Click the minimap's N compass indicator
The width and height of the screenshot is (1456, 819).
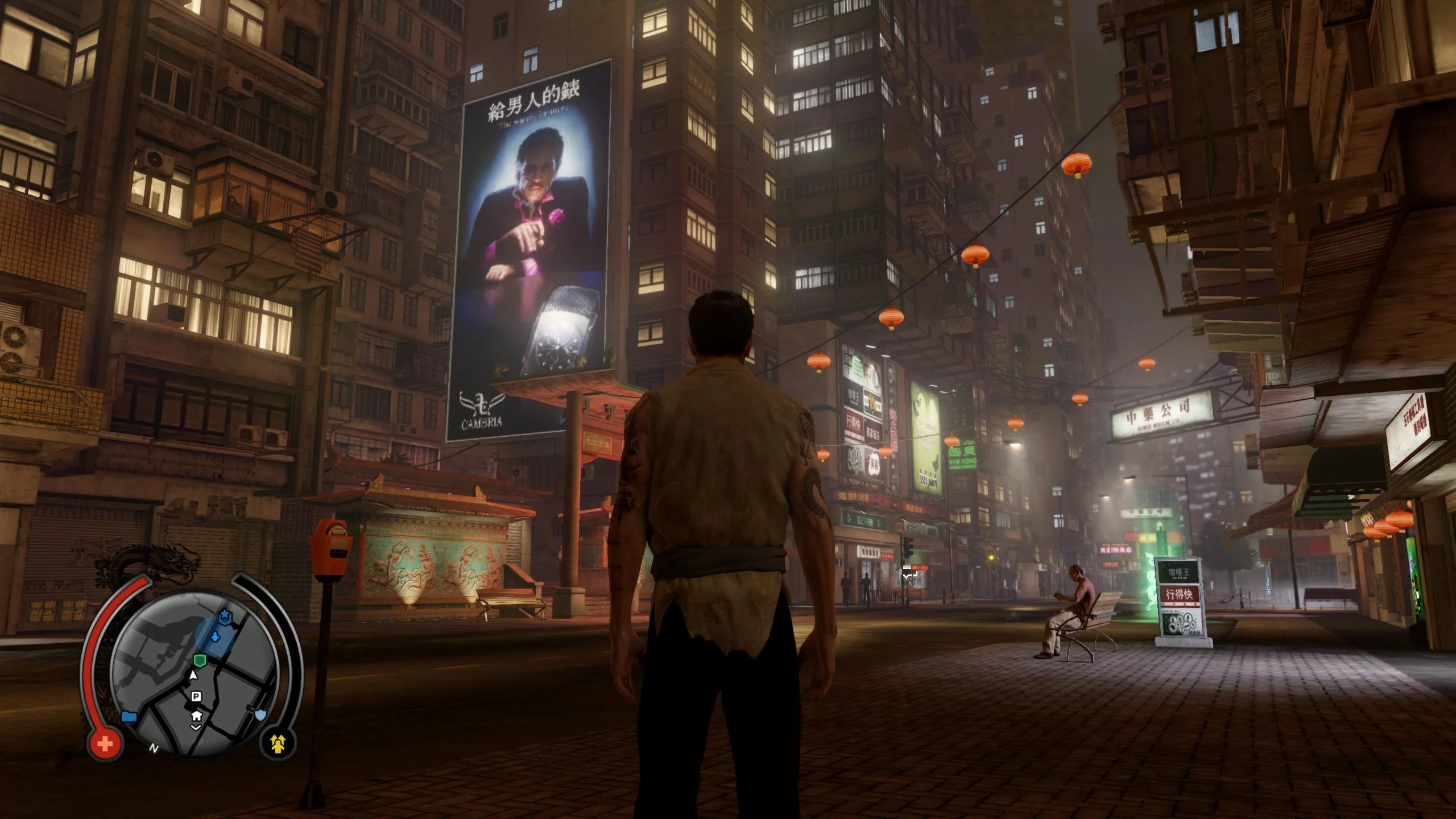[154, 748]
